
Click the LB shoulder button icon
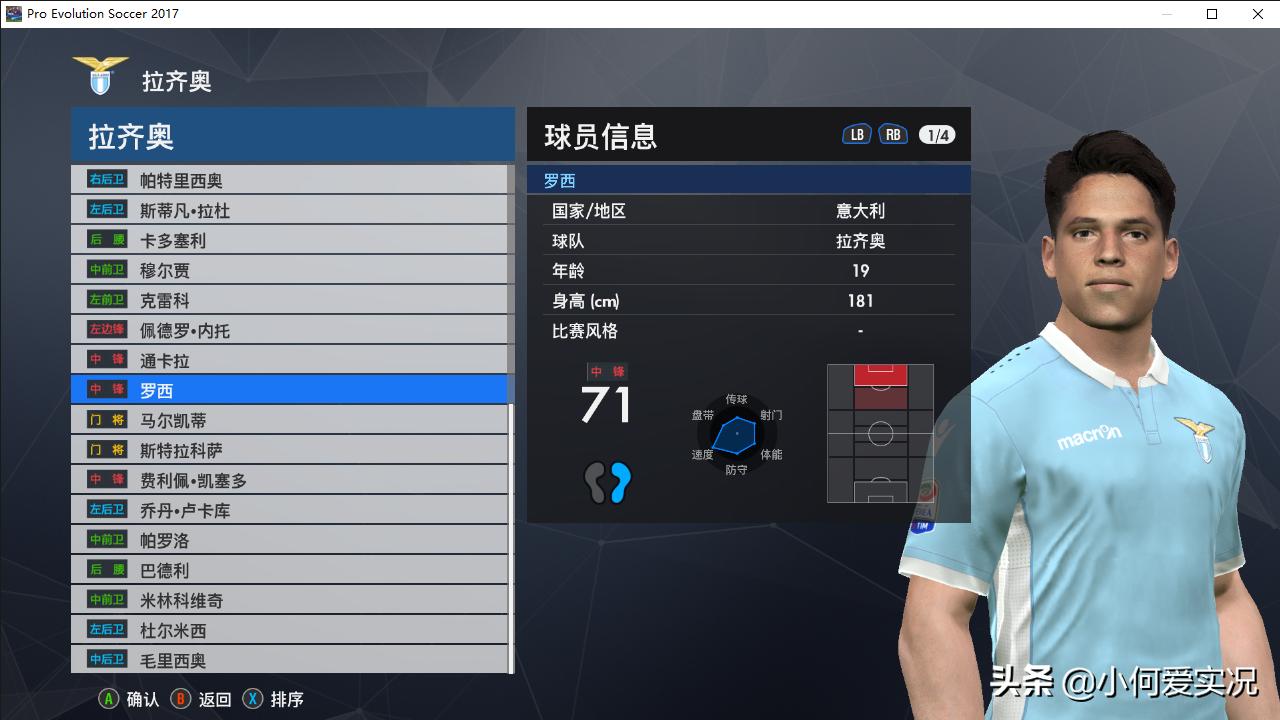(856, 132)
